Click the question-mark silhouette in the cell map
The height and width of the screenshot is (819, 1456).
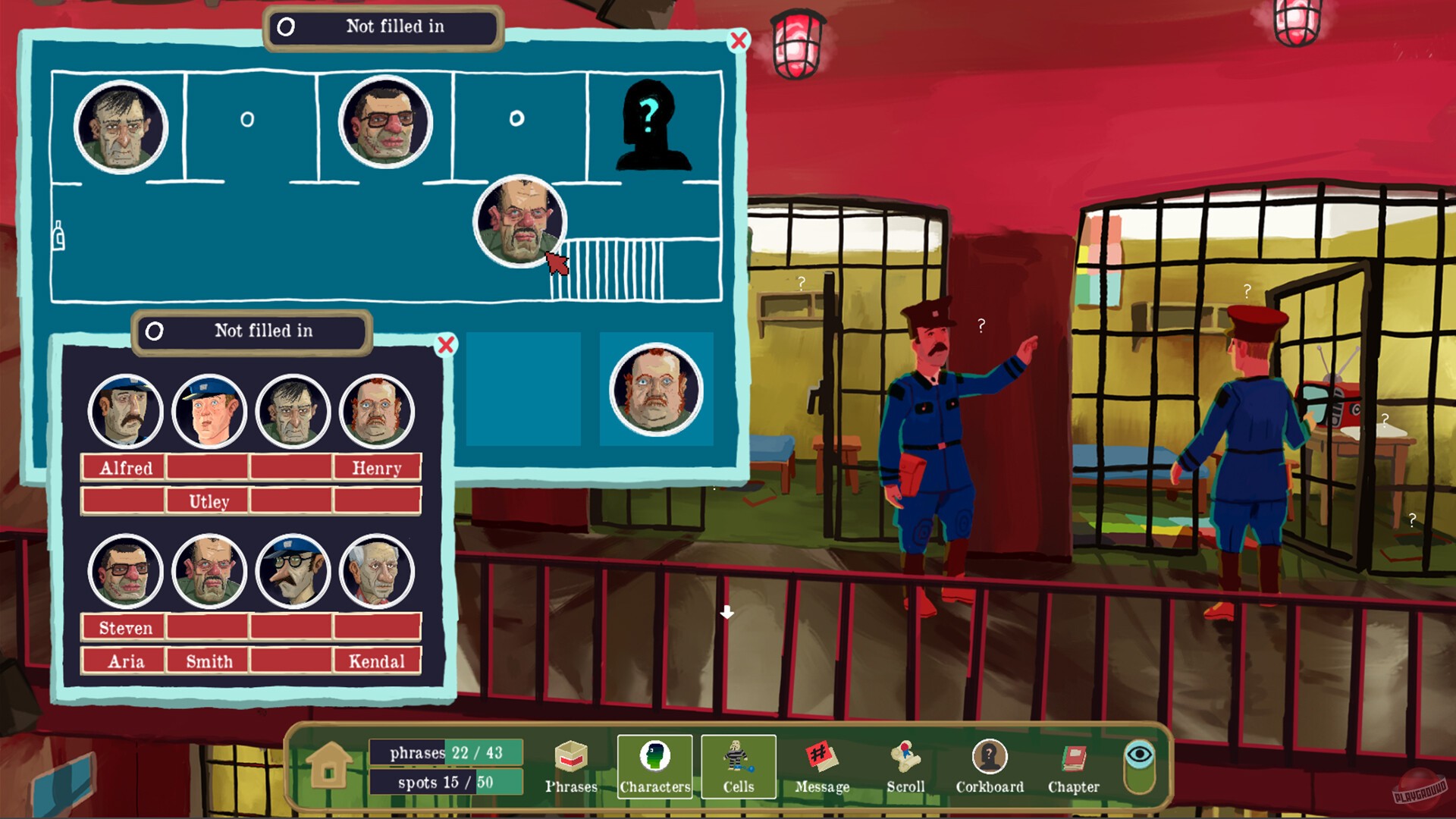[654, 124]
